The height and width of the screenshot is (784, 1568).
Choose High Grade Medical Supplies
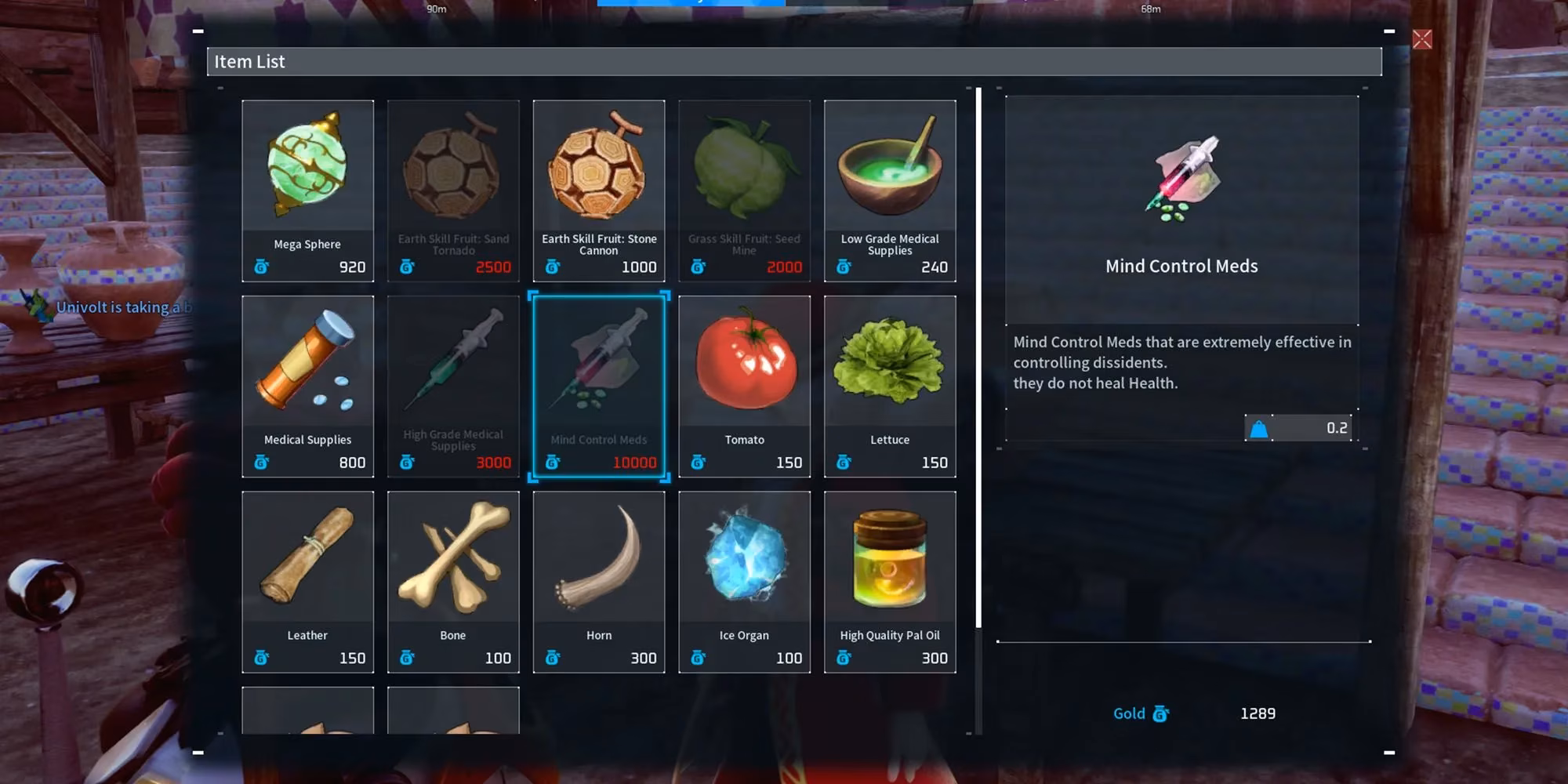tap(453, 386)
